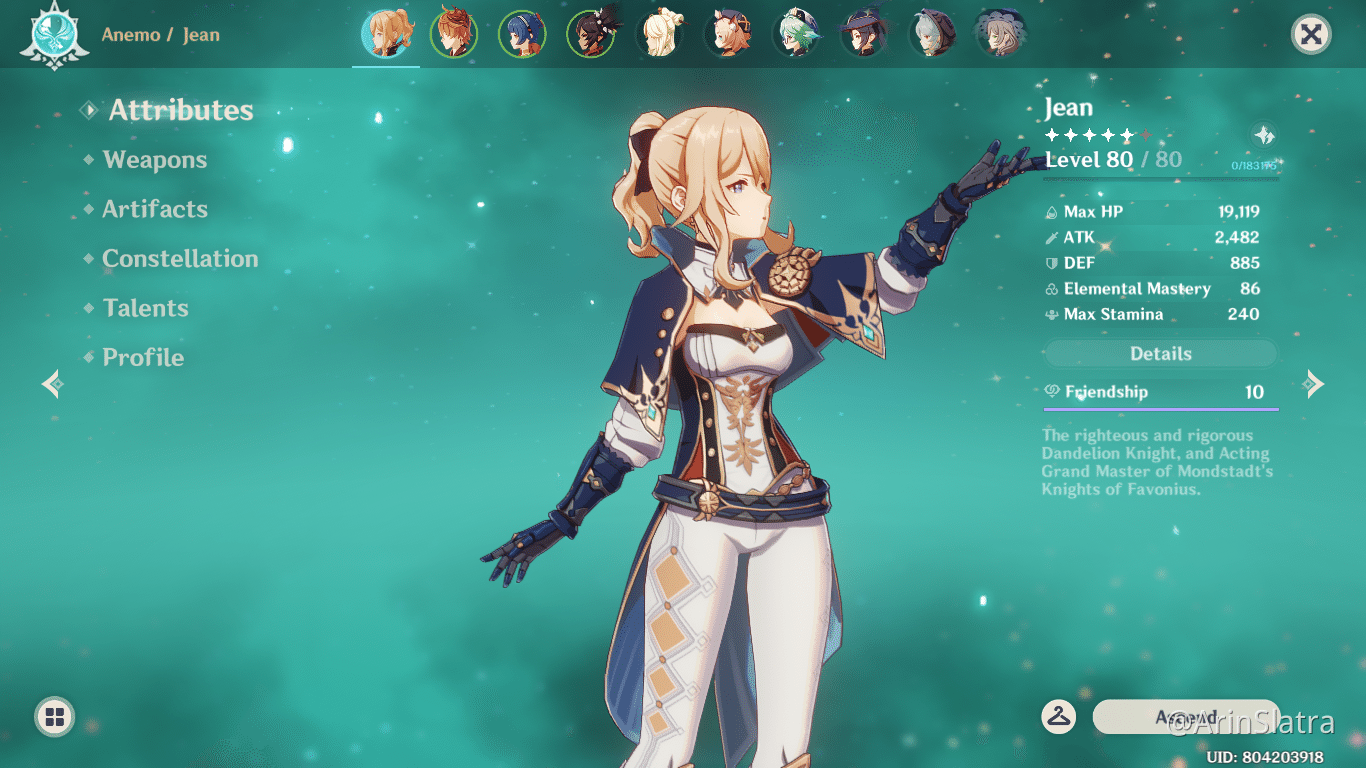This screenshot has height=768, width=1366.
Task: Click the sparkle icon beside Jean's name
Action: coord(1264,136)
